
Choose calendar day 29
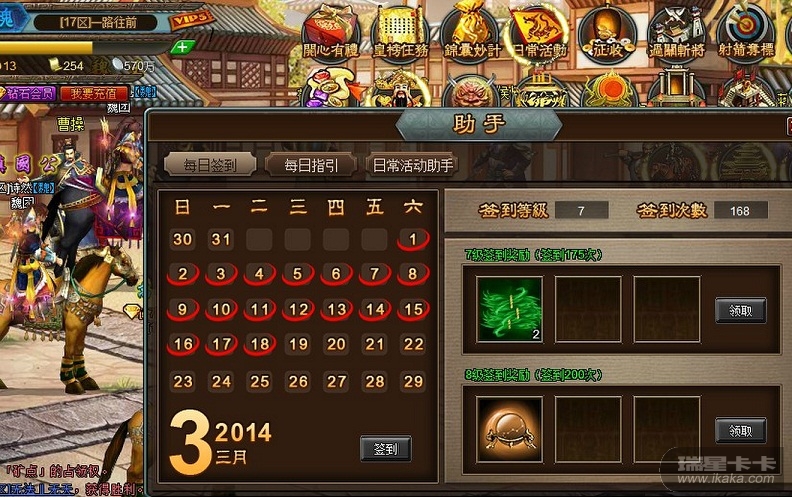coord(412,382)
